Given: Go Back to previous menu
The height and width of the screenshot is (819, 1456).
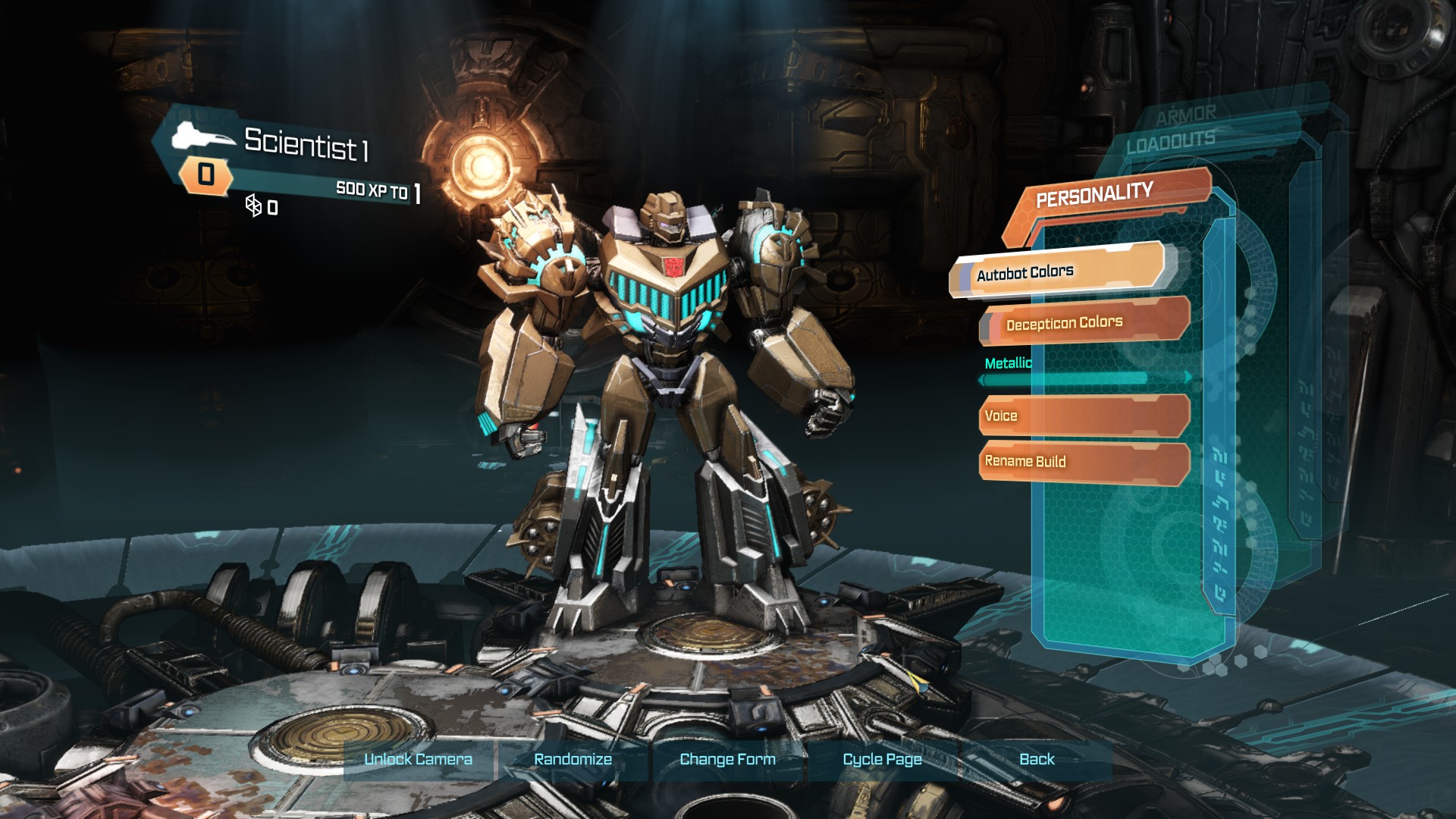Looking at the screenshot, I should 1037,759.
